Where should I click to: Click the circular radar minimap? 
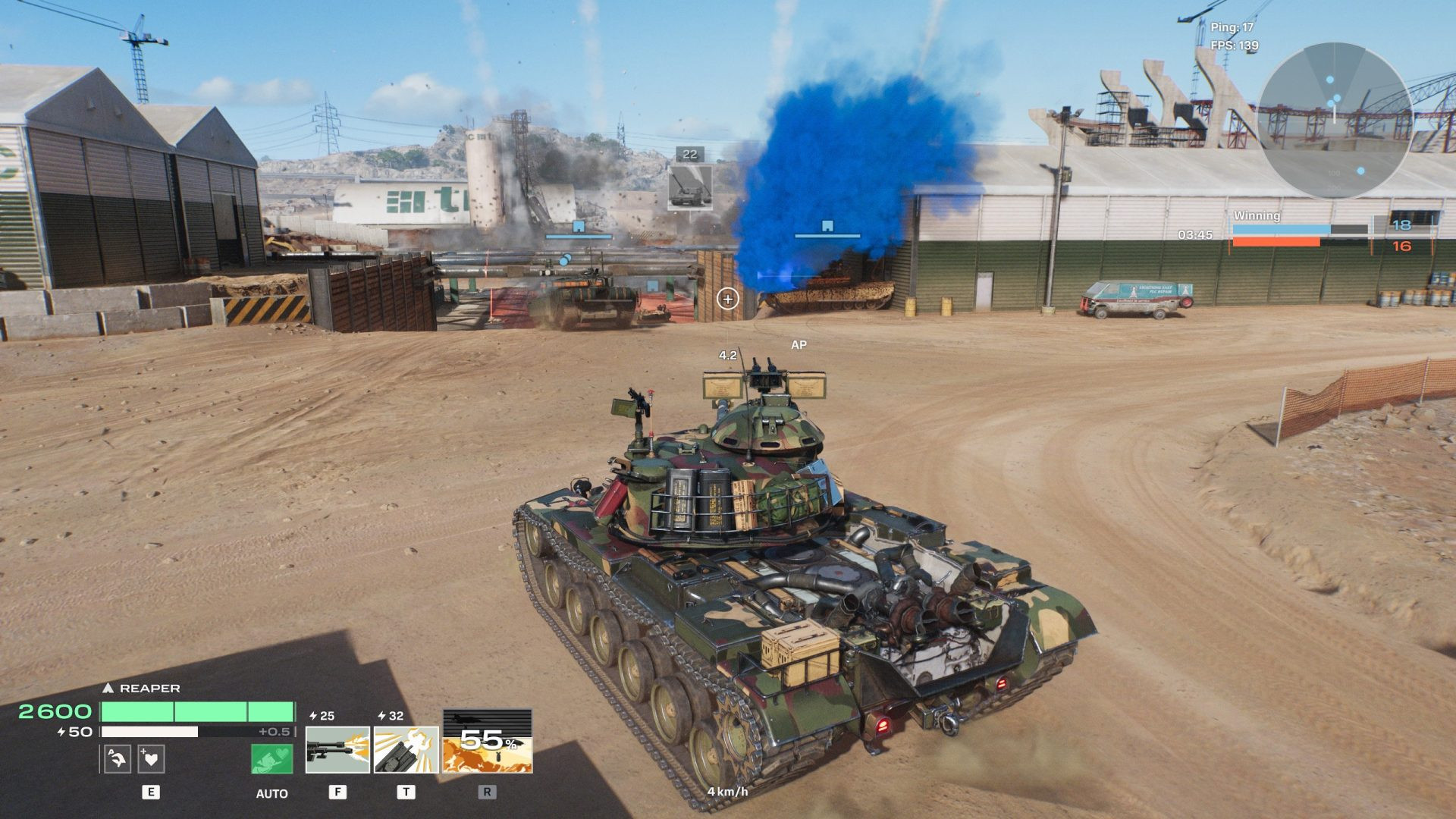click(x=1334, y=121)
